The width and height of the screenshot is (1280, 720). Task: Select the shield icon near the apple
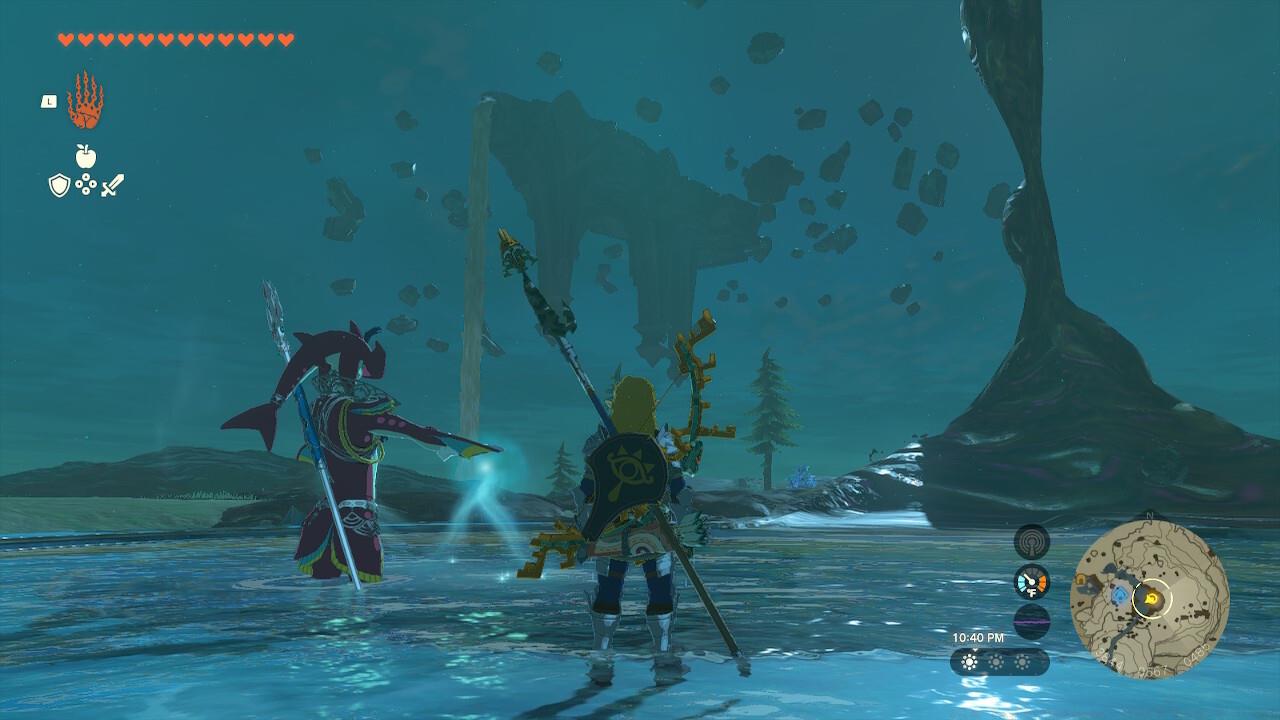click(59, 183)
